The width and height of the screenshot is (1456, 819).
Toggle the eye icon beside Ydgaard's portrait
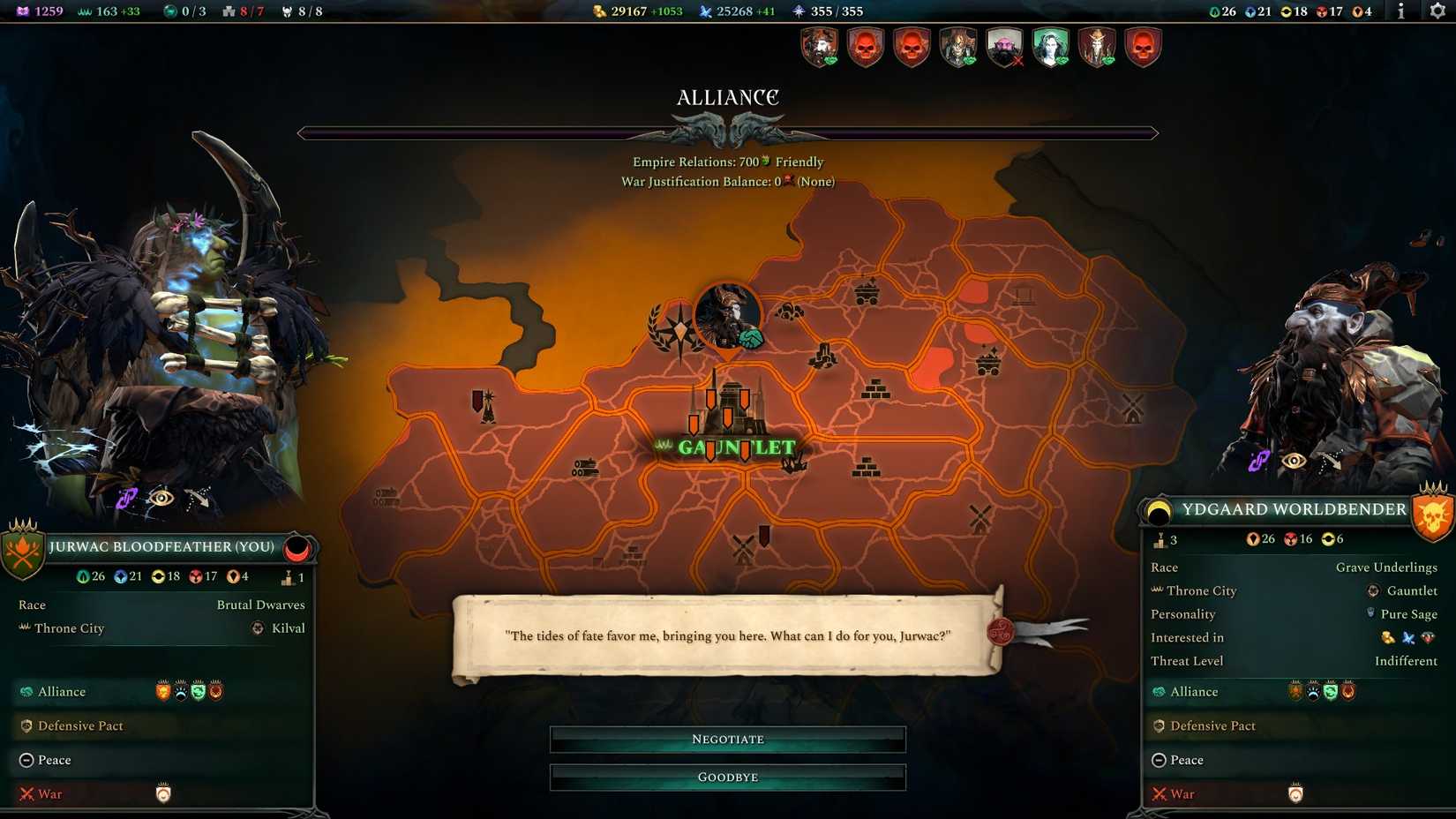pos(1295,460)
